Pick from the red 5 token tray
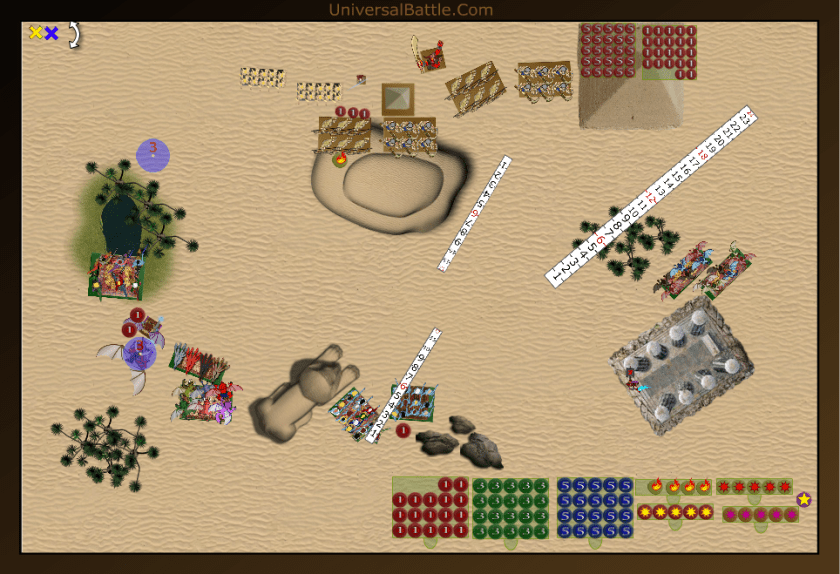Image resolution: width=840 pixels, height=574 pixels. 606,48
